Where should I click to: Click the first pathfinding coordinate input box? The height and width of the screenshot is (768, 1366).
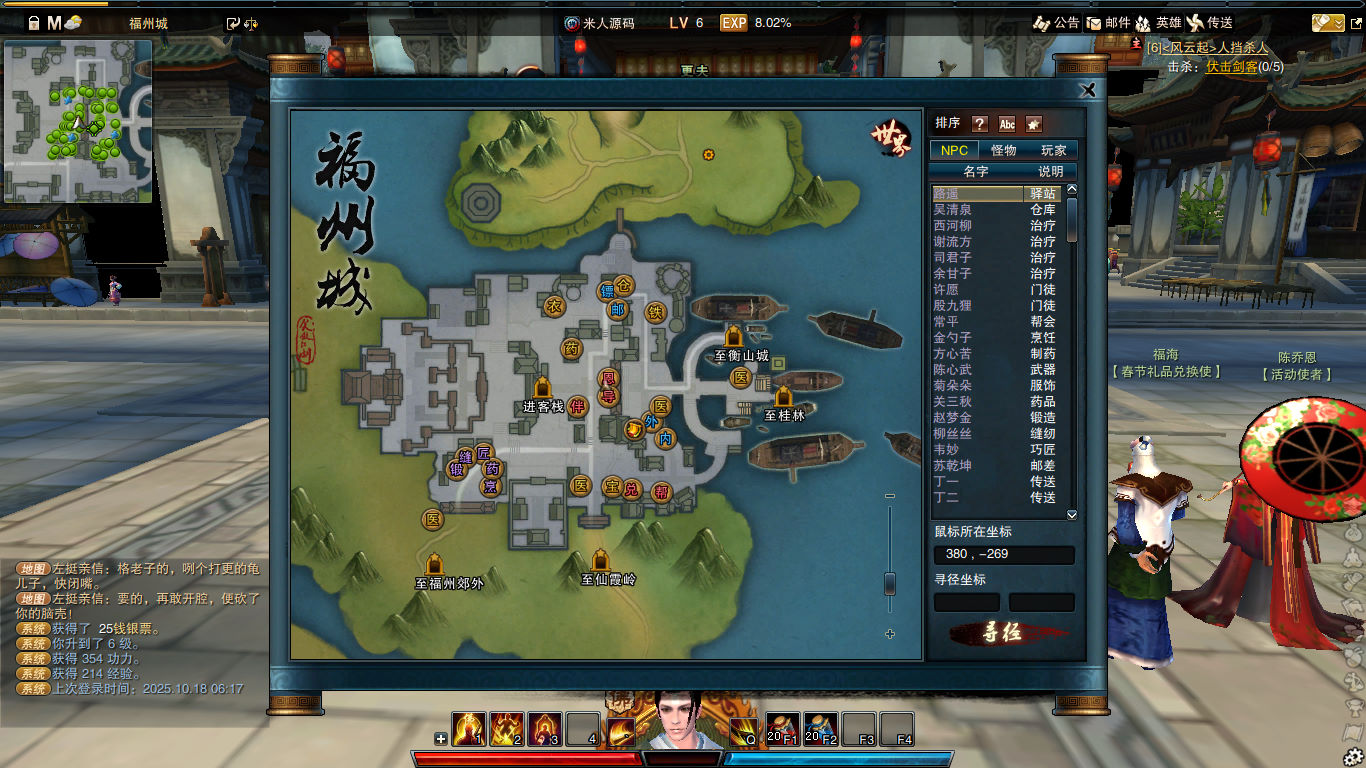[x=966, y=602]
